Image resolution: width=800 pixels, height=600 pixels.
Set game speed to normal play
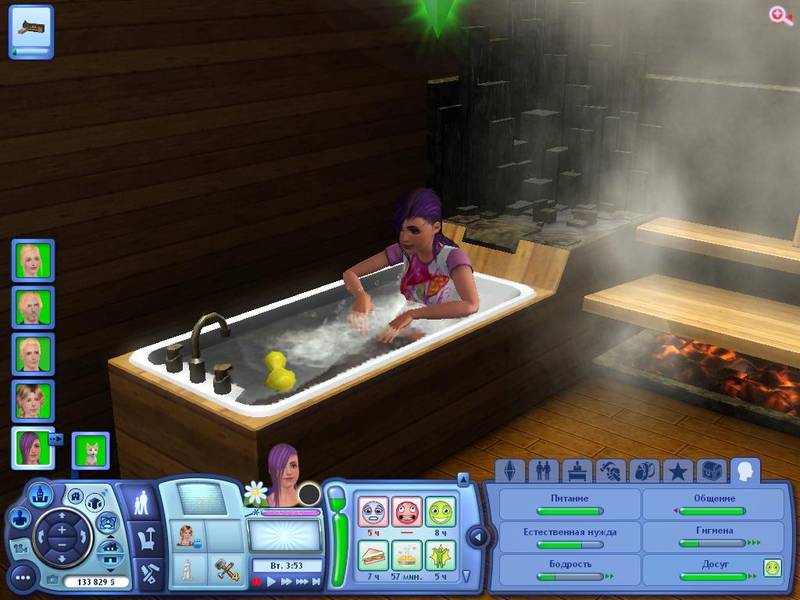coord(270,581)
